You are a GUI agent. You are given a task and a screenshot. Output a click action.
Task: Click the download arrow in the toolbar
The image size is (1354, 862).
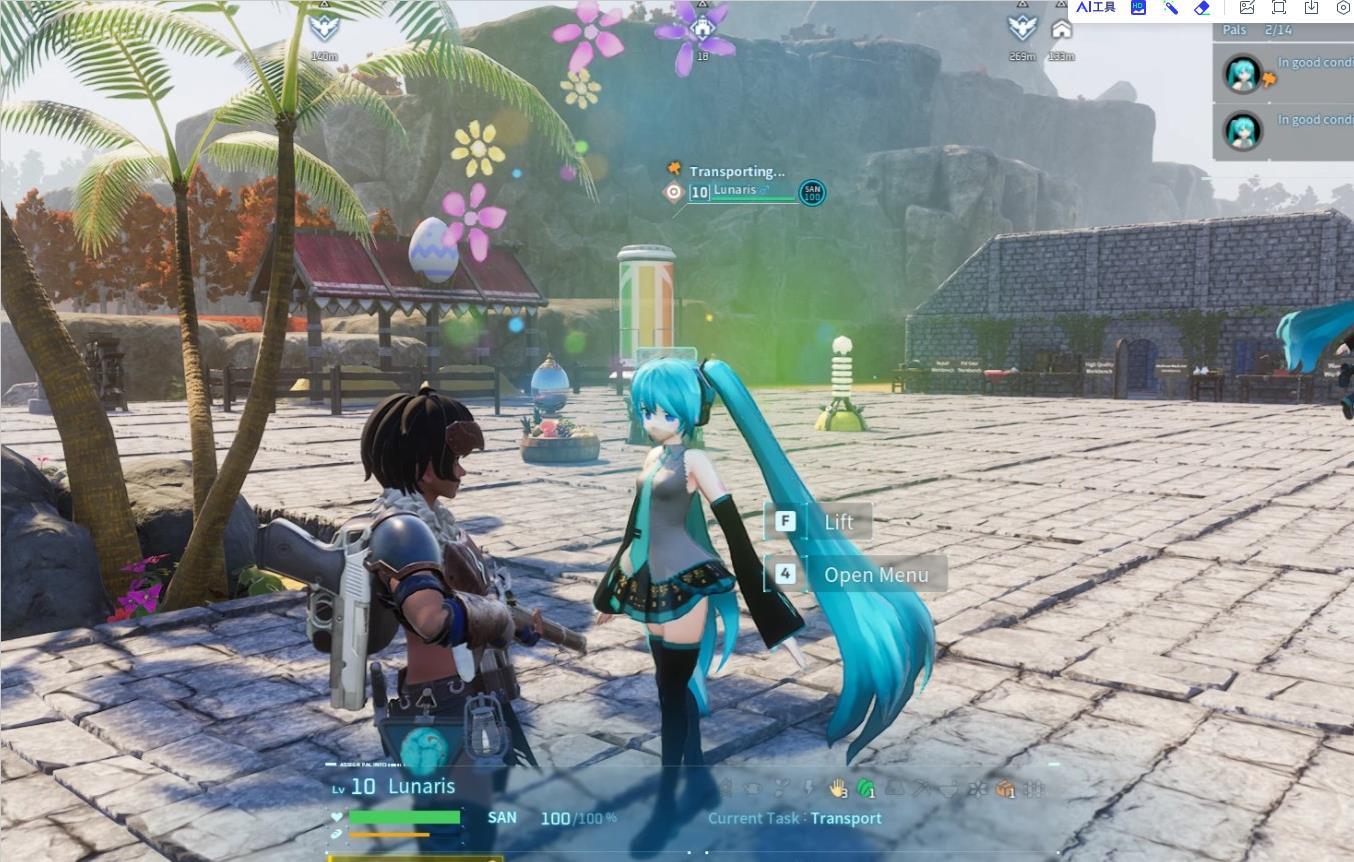[x=1311, y=8]
